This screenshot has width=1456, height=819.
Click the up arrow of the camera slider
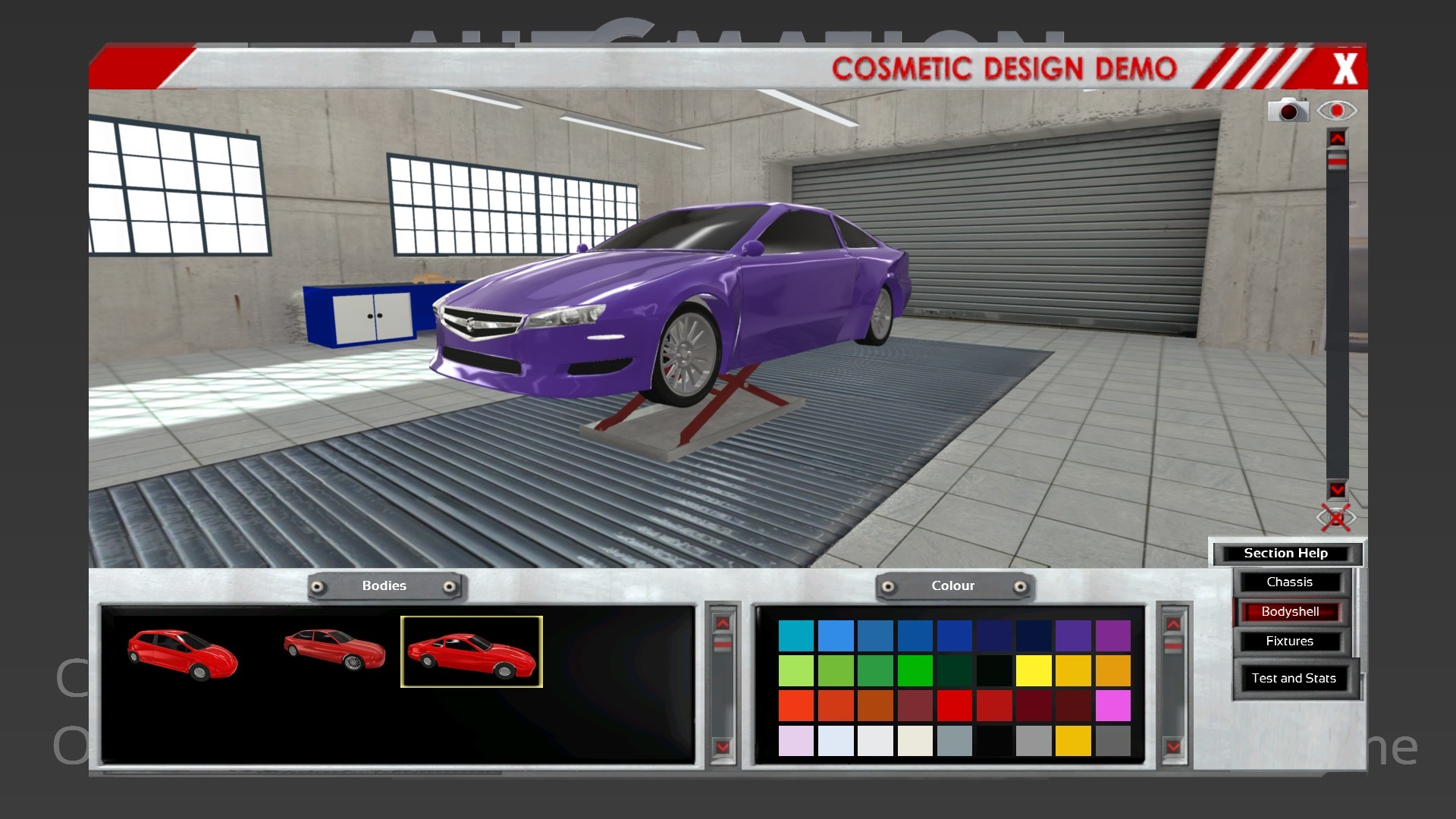[x=1337, y=138]
